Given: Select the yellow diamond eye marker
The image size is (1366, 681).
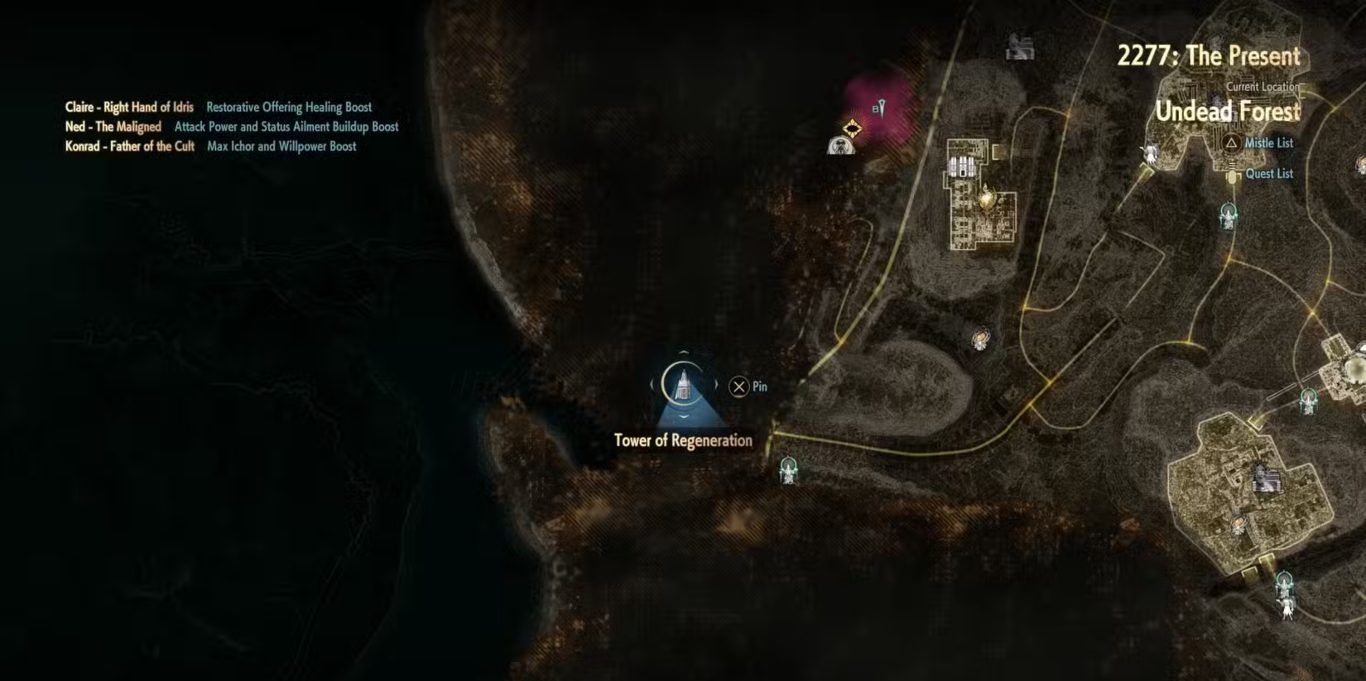Looking at the screenshot, I should (x=852, y=127).
